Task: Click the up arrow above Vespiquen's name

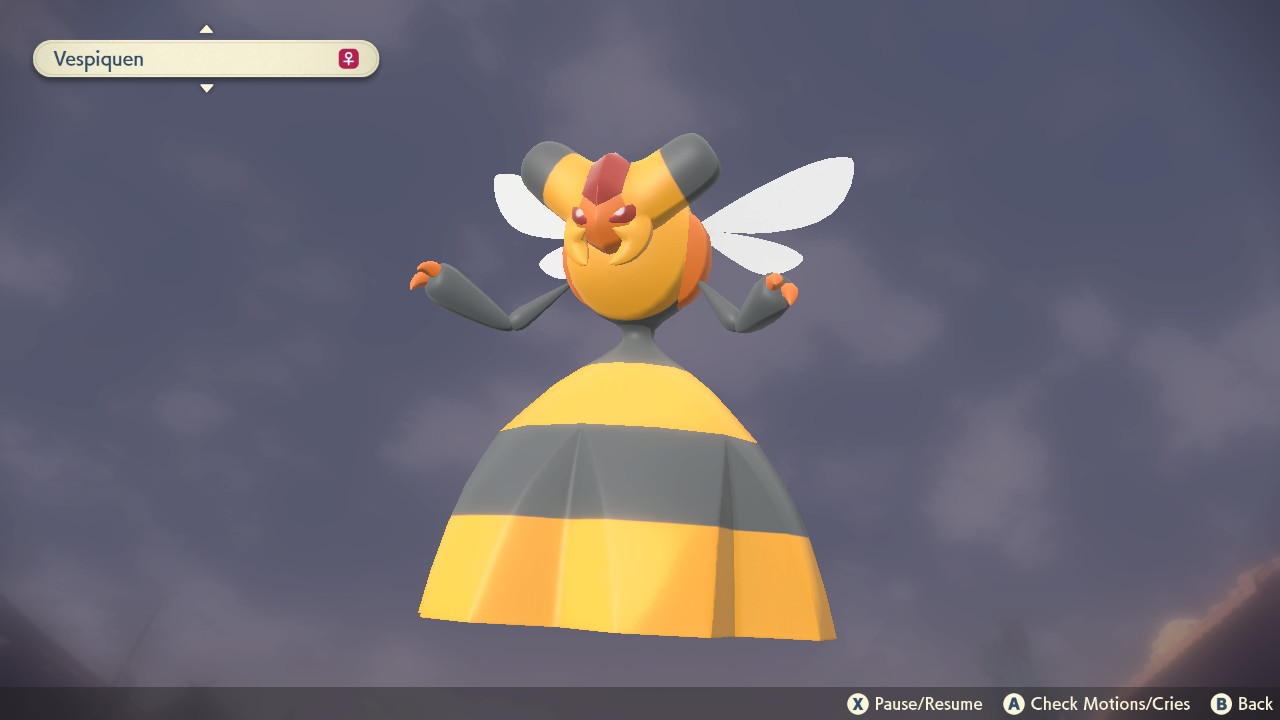Action: tap(206, 29)
